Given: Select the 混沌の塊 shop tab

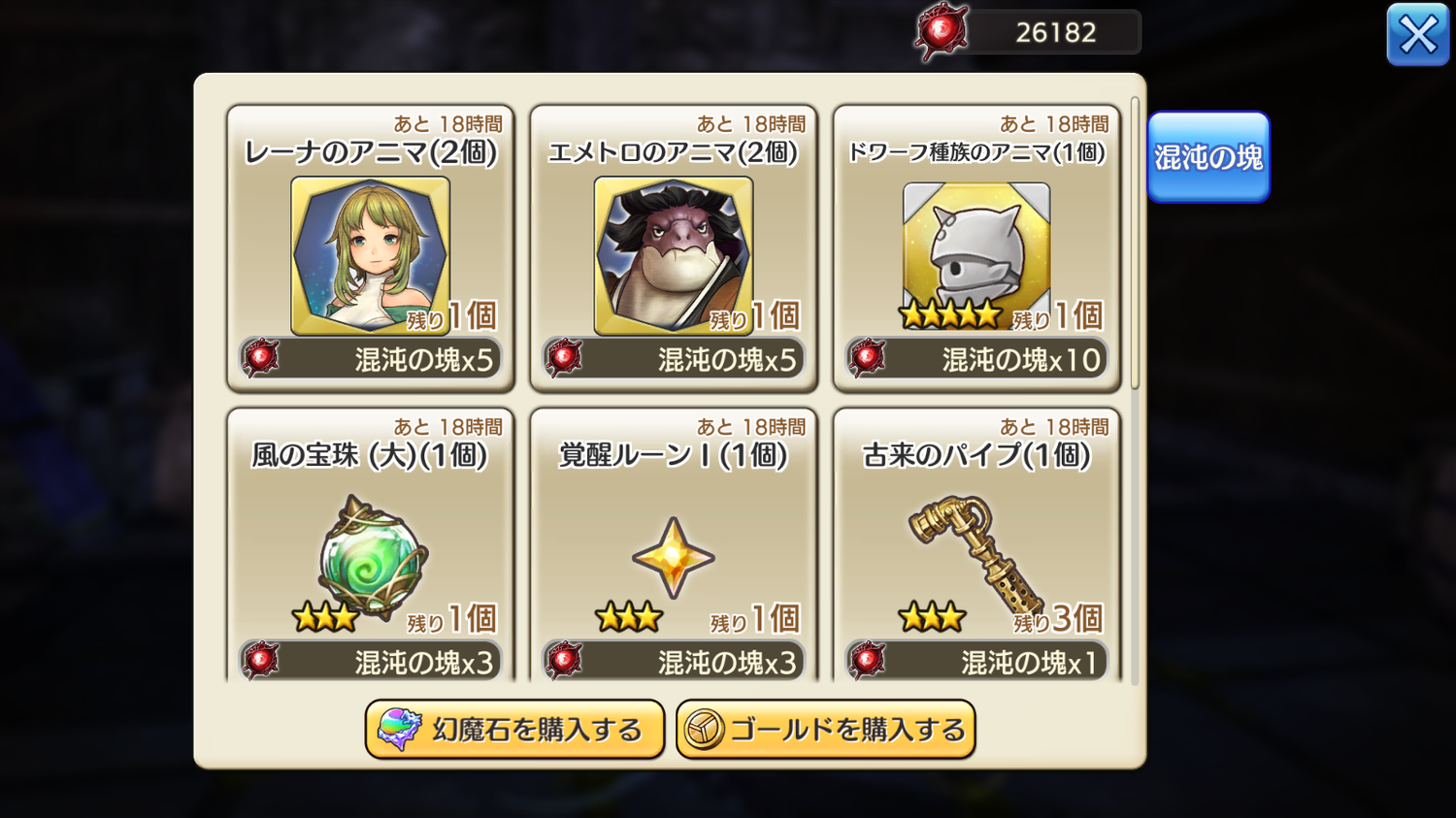Looking at the screenshot, I should pos(1208,157).
